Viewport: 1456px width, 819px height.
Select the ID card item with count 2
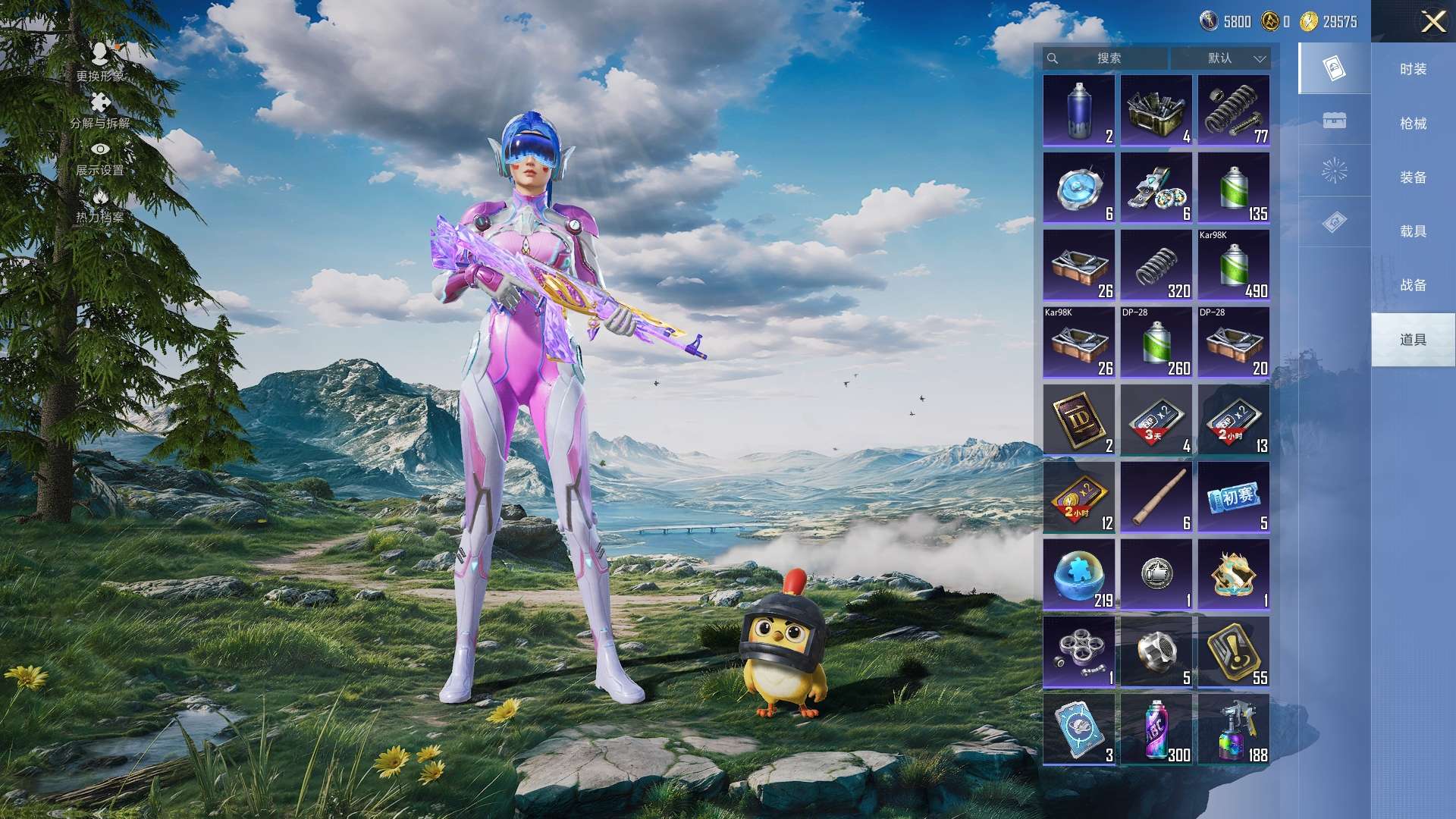[1078, 420]
